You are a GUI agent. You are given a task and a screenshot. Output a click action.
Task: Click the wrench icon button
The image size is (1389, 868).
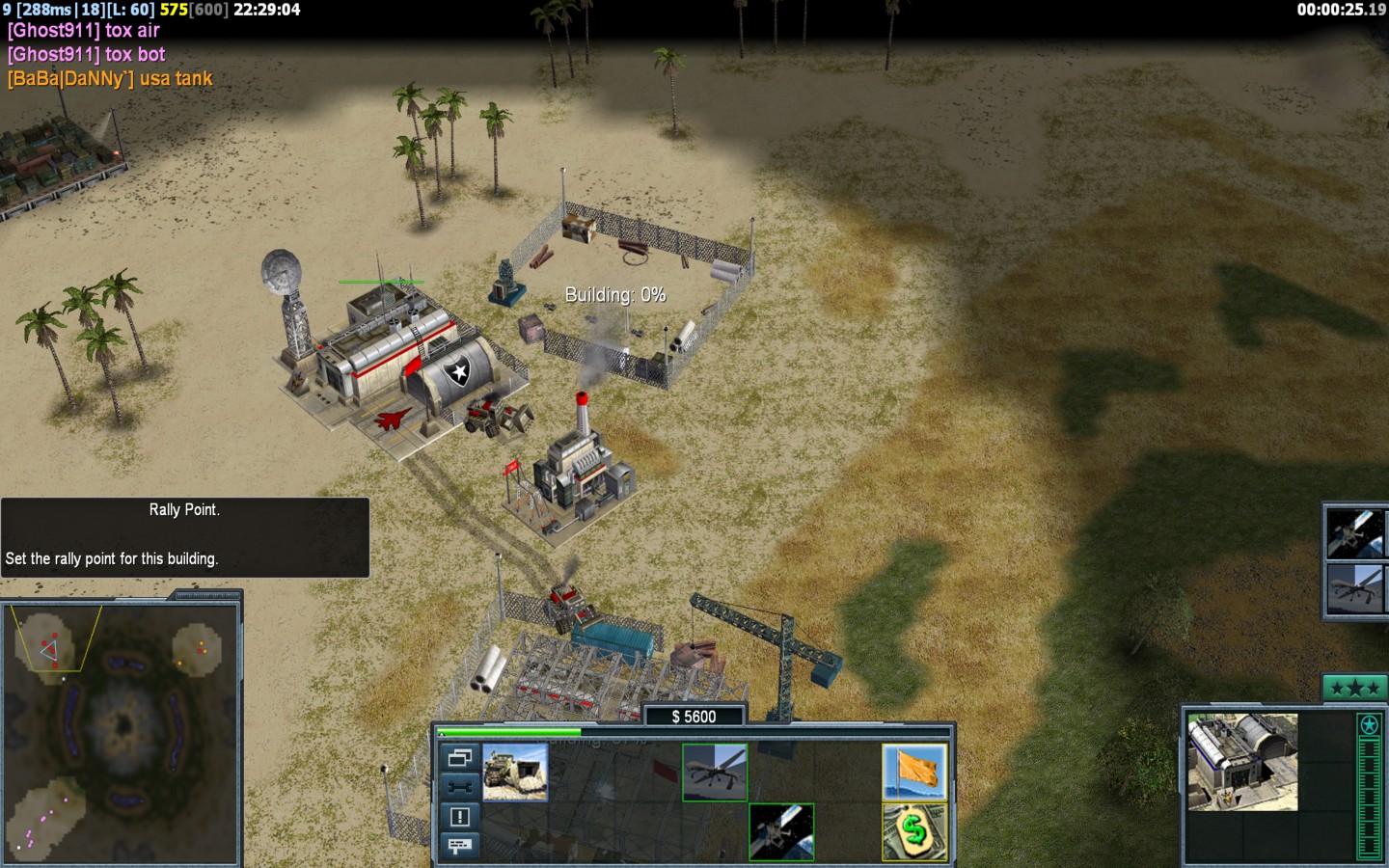pyautogui.click(x=460, y=787)
